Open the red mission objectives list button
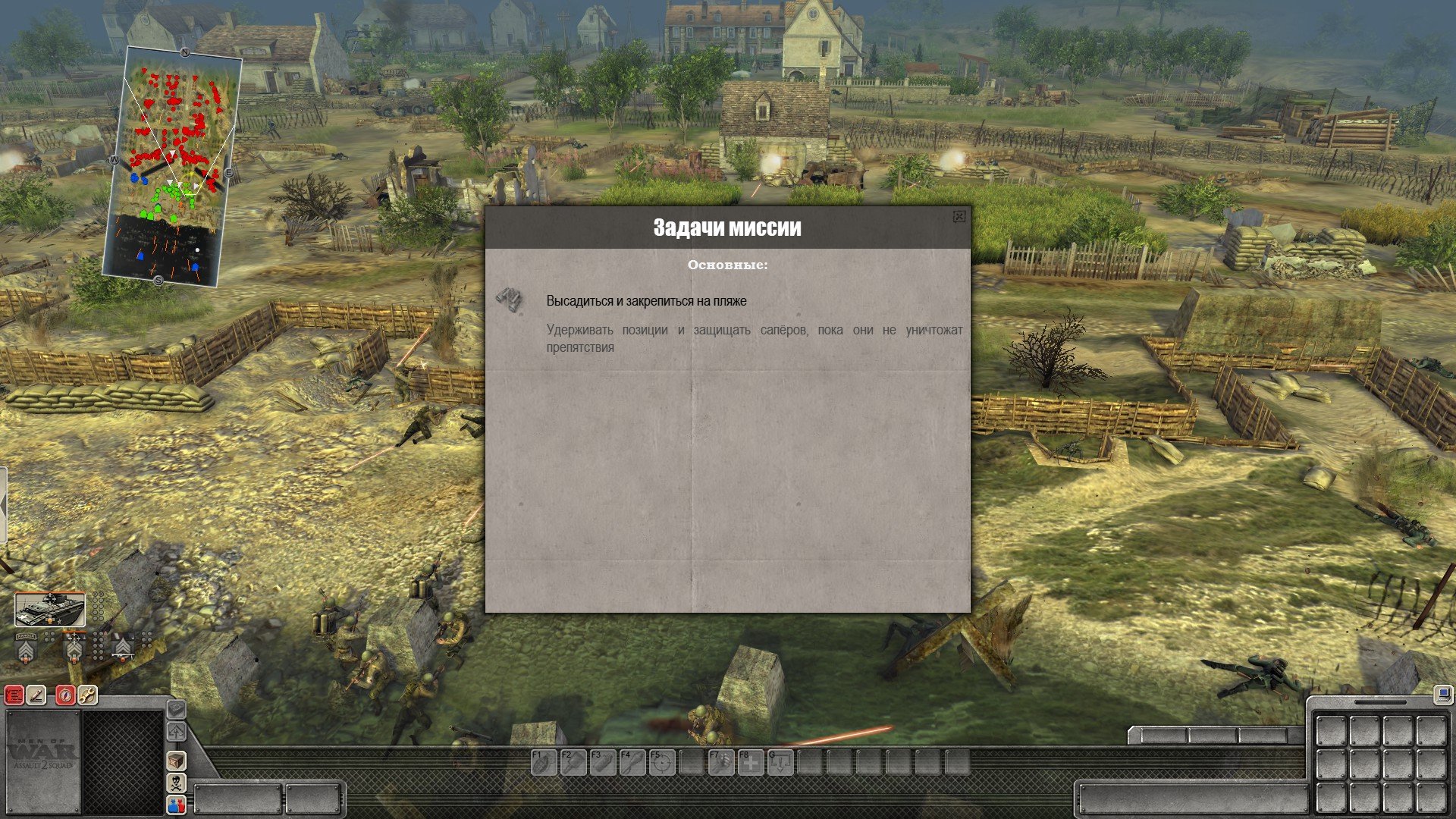 14,695
